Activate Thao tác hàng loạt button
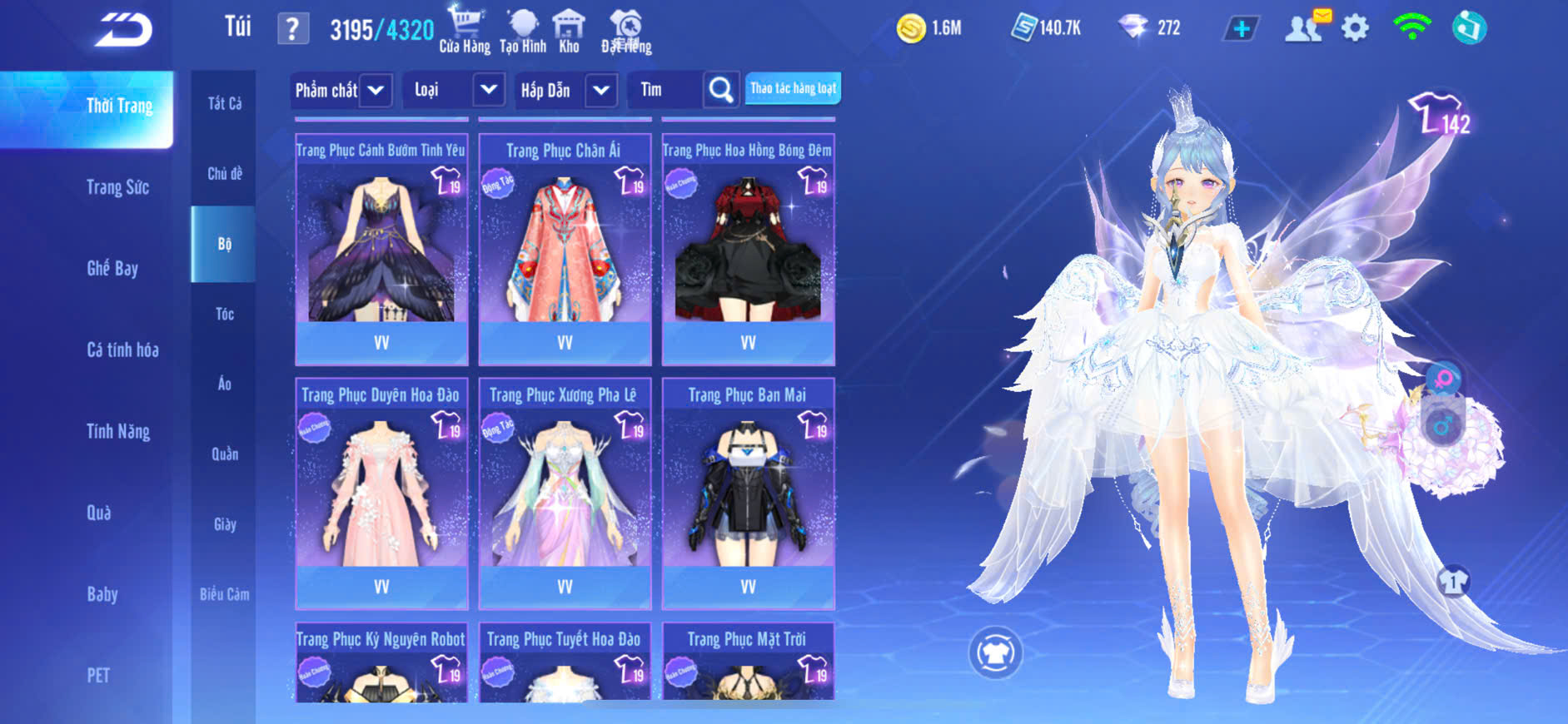This screenshot has height=724, width=1568. [x=793, y=88]
